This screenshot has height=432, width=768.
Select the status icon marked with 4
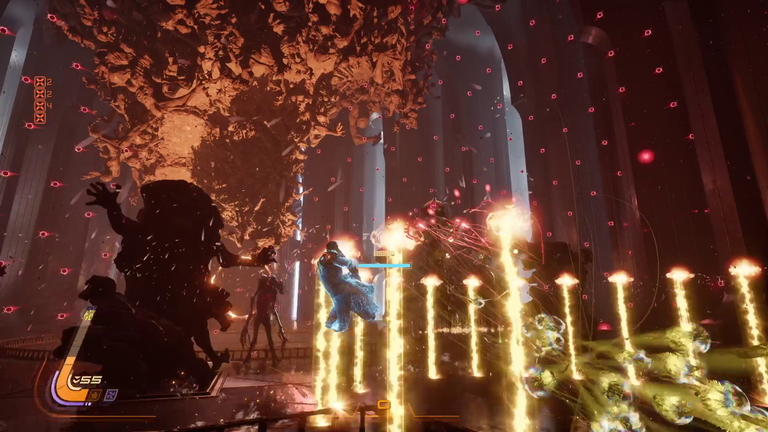tap(40, 103)
